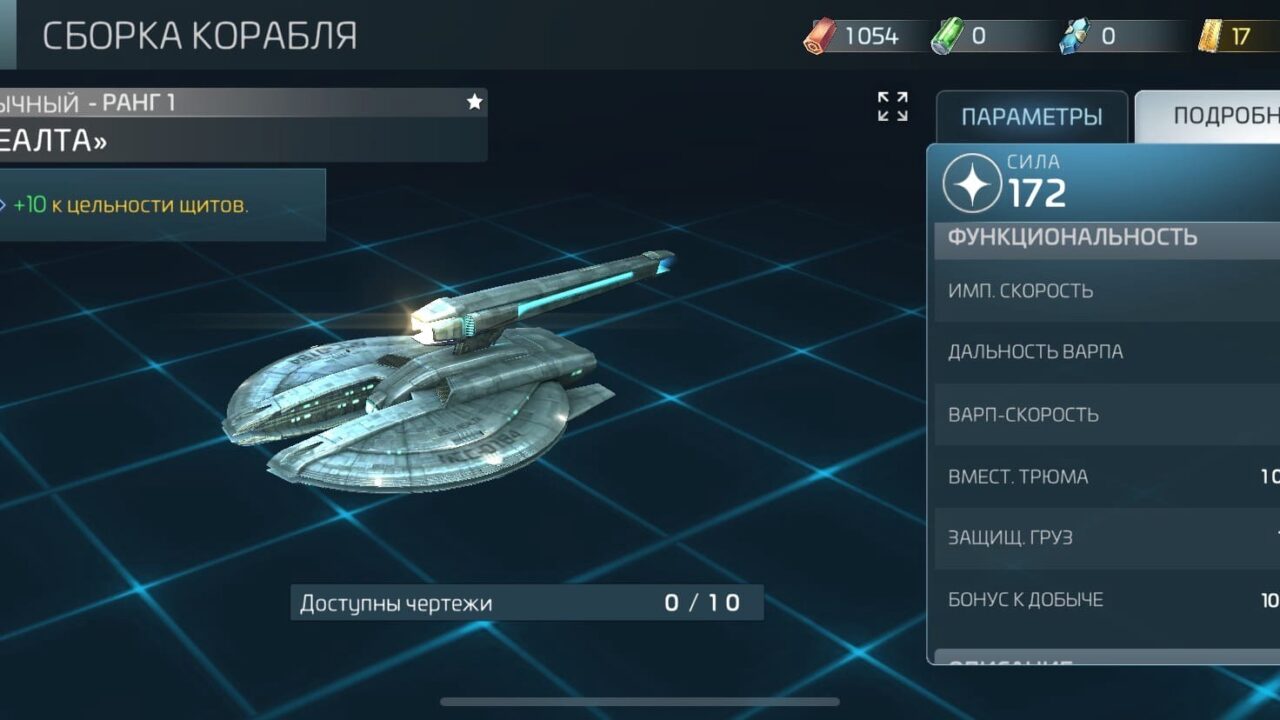Select the Дальность варпа stat row

point(1106,352)
